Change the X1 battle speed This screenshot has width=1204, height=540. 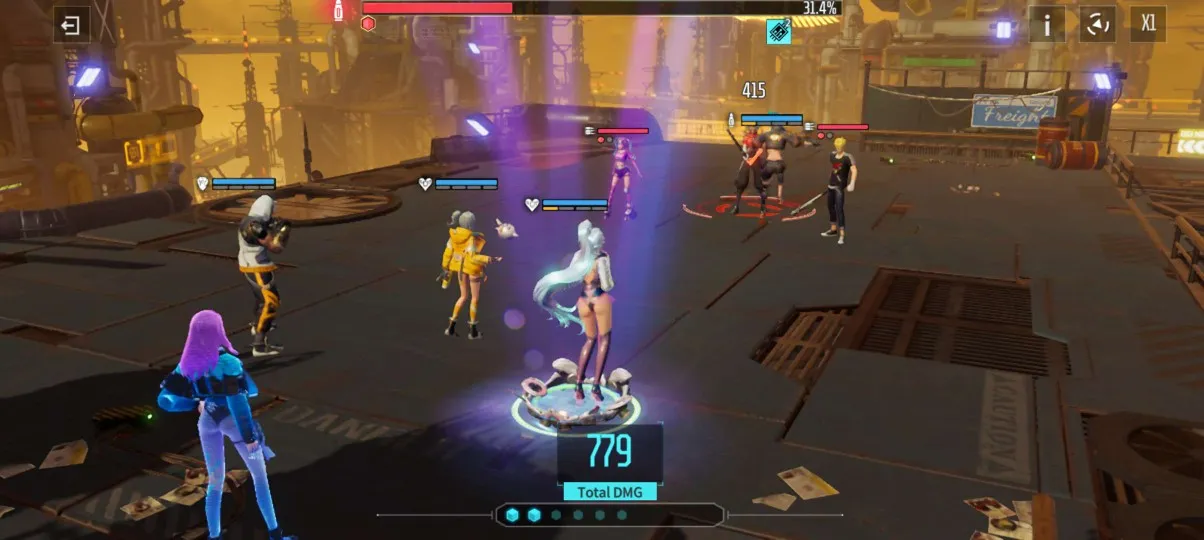[x=1148, y=25]
